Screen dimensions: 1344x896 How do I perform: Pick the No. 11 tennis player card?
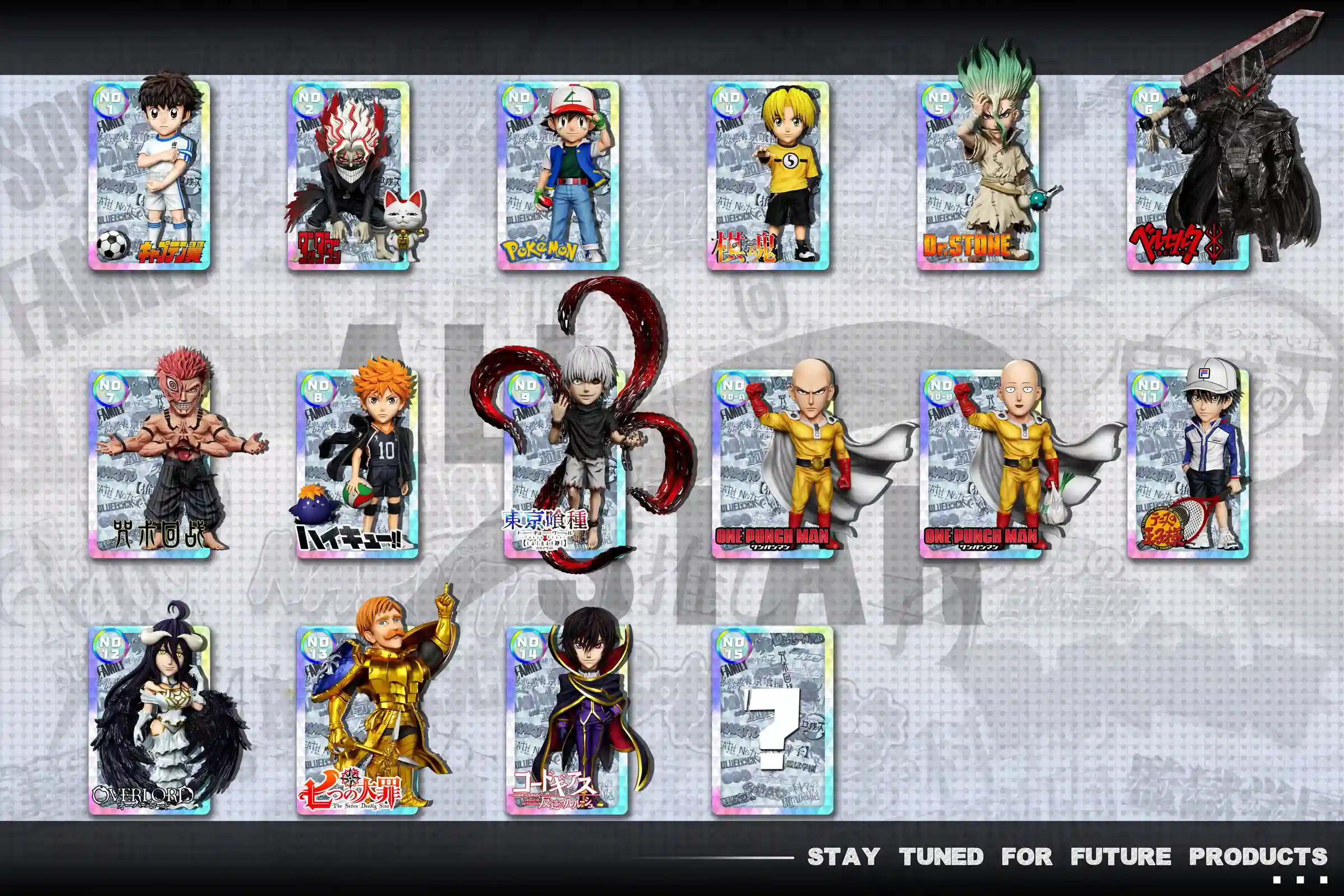(x=1188, y=463)
